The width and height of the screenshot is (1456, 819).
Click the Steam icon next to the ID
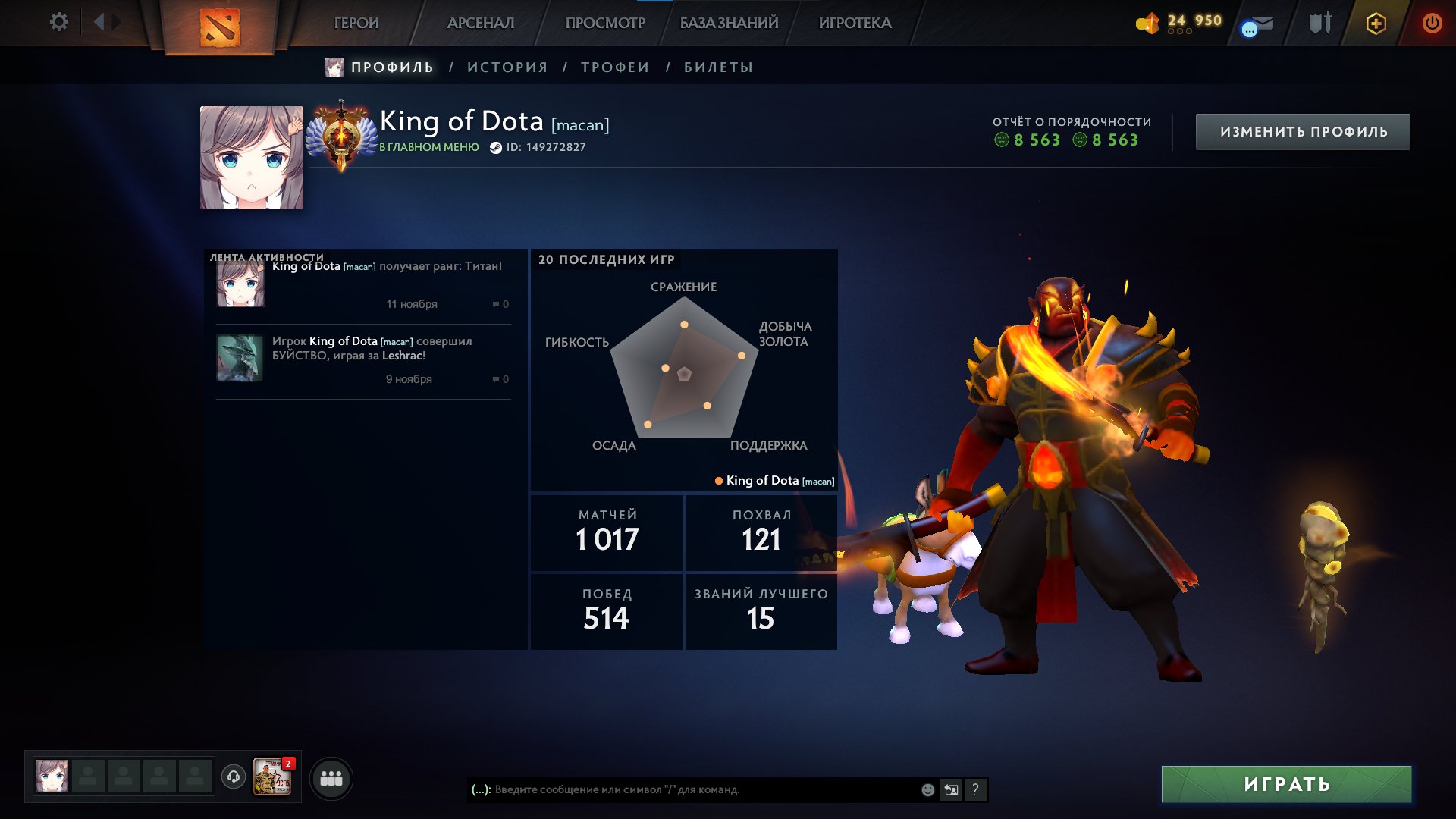tap(497, 148)
